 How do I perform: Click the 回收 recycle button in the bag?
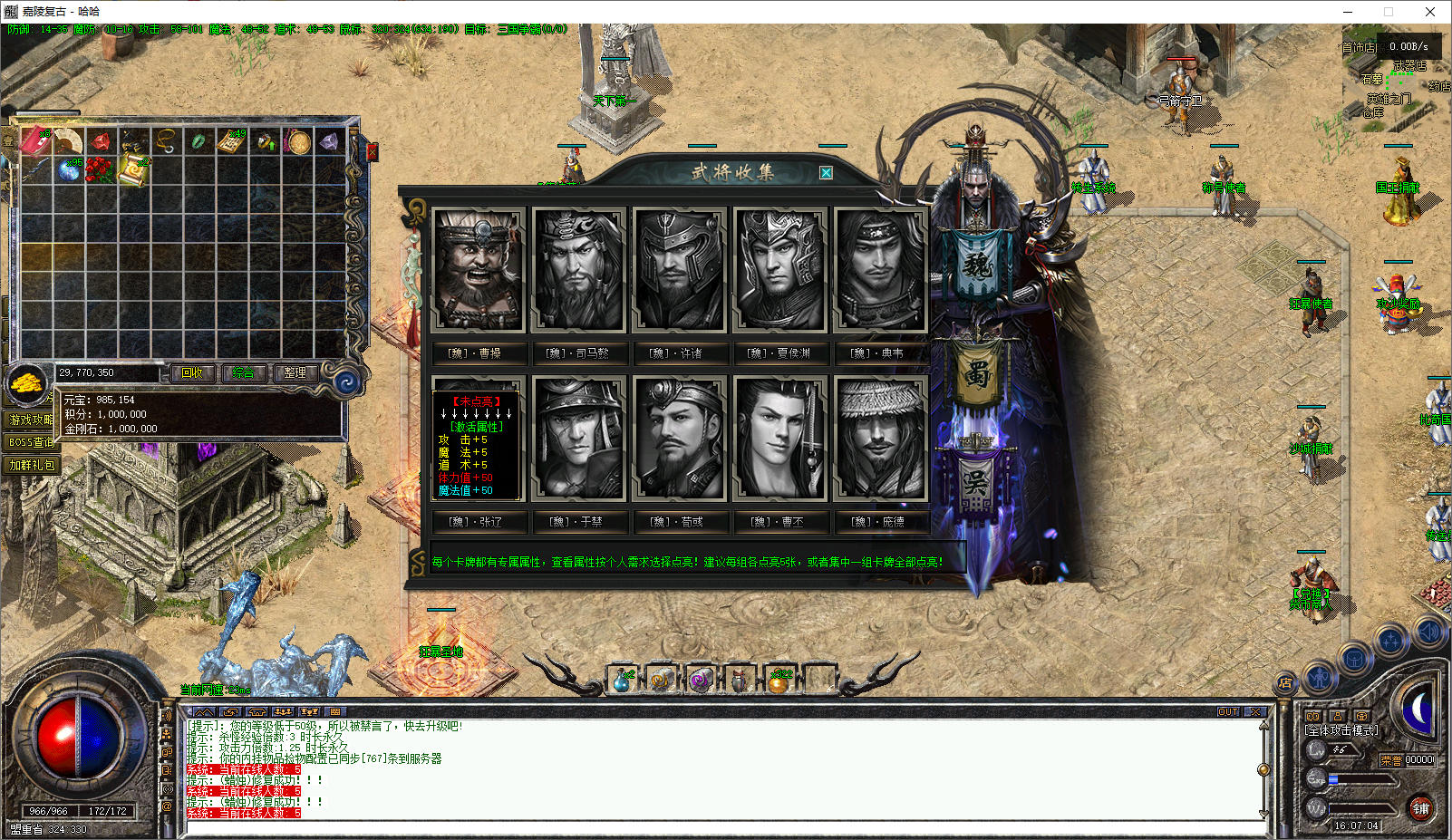coord(192,372)
